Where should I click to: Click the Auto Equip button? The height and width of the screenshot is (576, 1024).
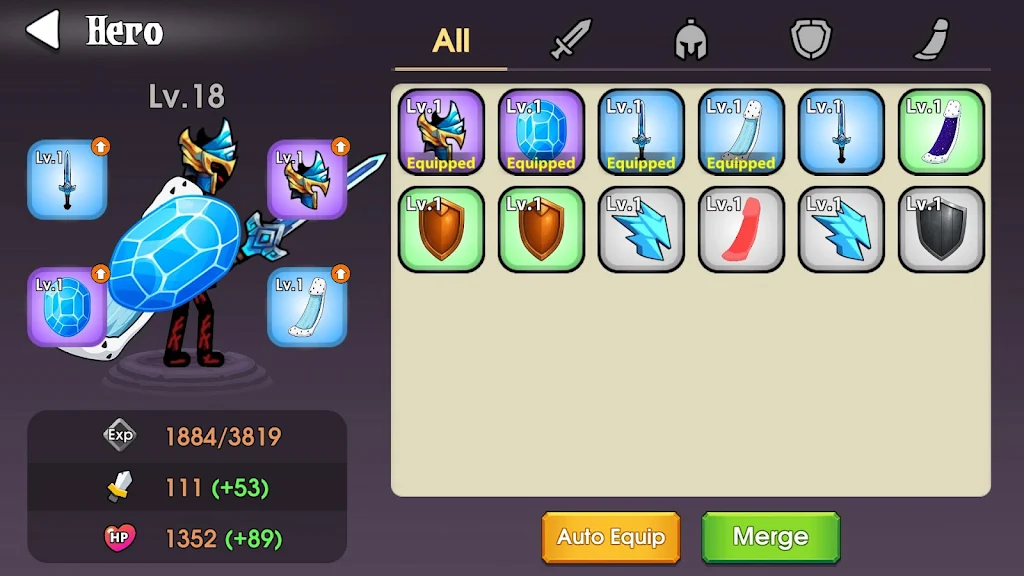[x=611, y=537]
